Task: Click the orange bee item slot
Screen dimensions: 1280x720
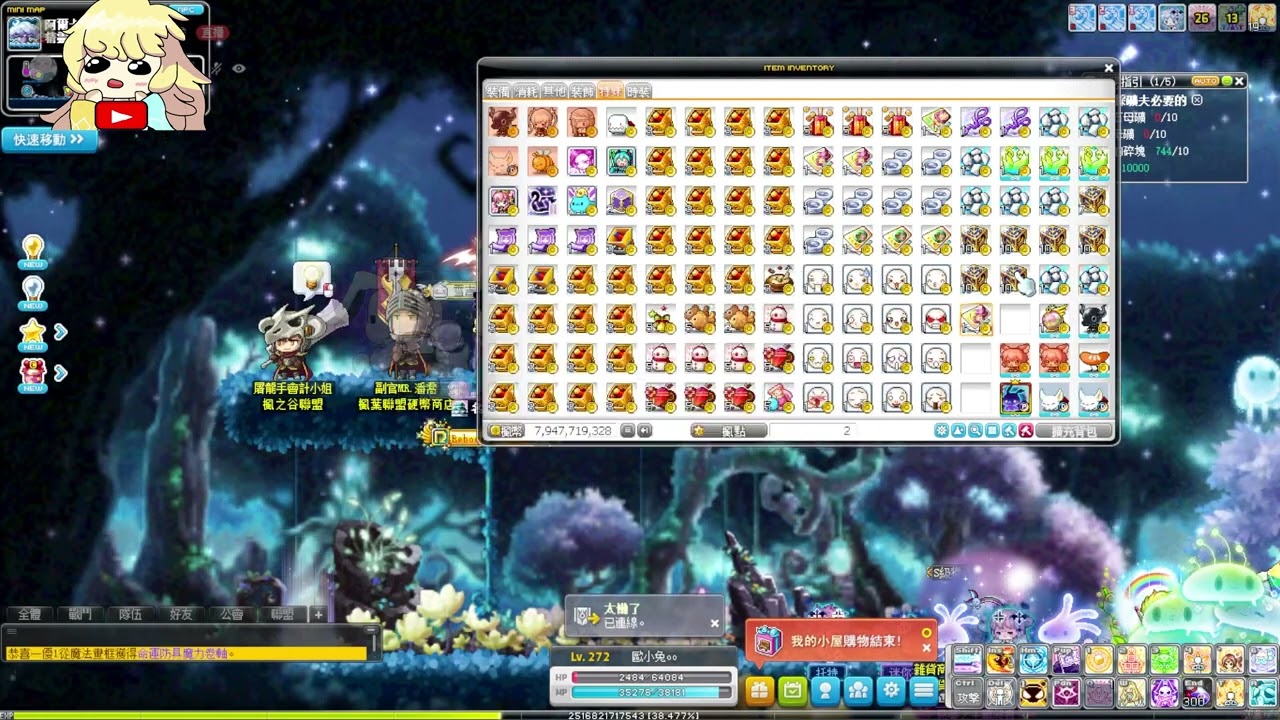Action: point(542,161)
